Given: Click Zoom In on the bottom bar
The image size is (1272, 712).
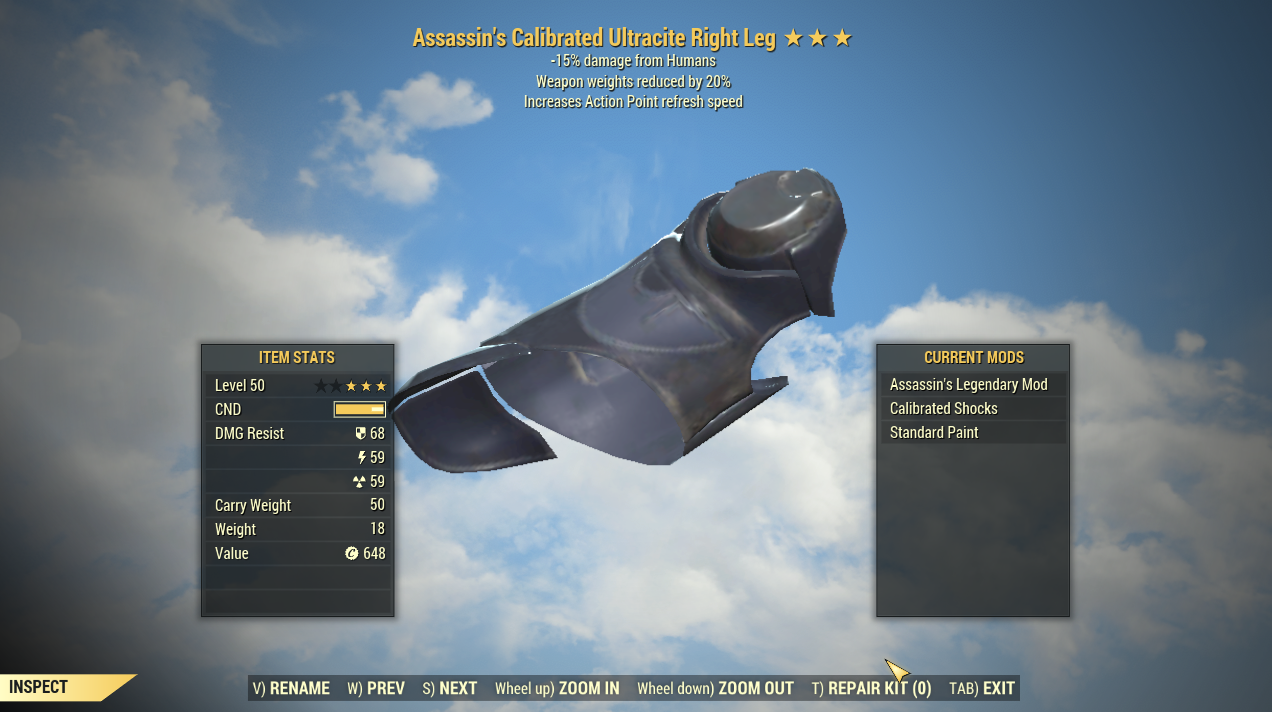Looking at the screenshot, I should coord(557,688).
